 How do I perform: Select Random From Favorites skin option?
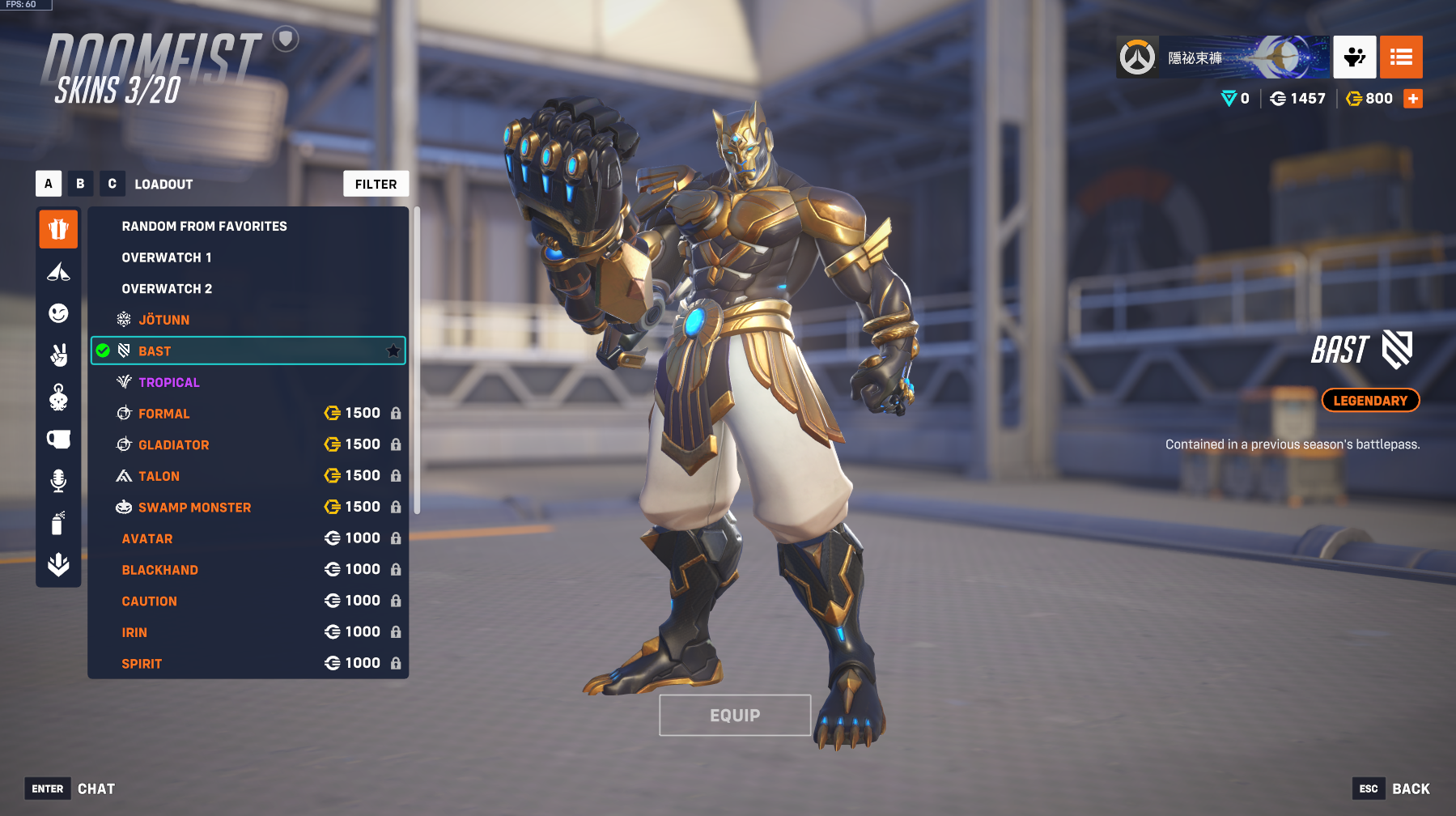(x=204, y=226)
